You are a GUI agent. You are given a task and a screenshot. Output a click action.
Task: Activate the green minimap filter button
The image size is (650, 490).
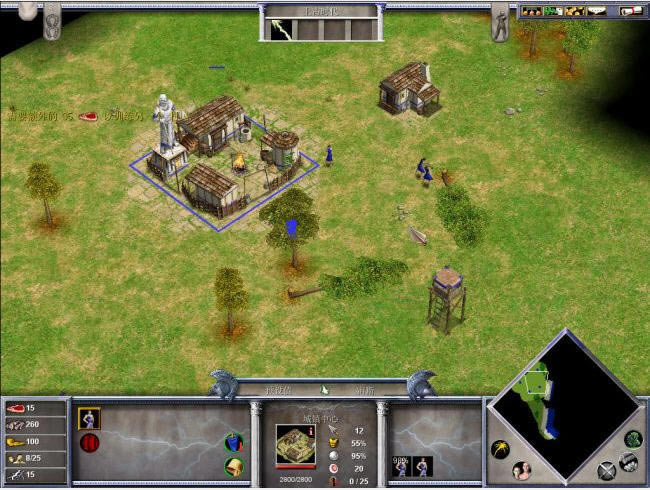pos(632,438)
